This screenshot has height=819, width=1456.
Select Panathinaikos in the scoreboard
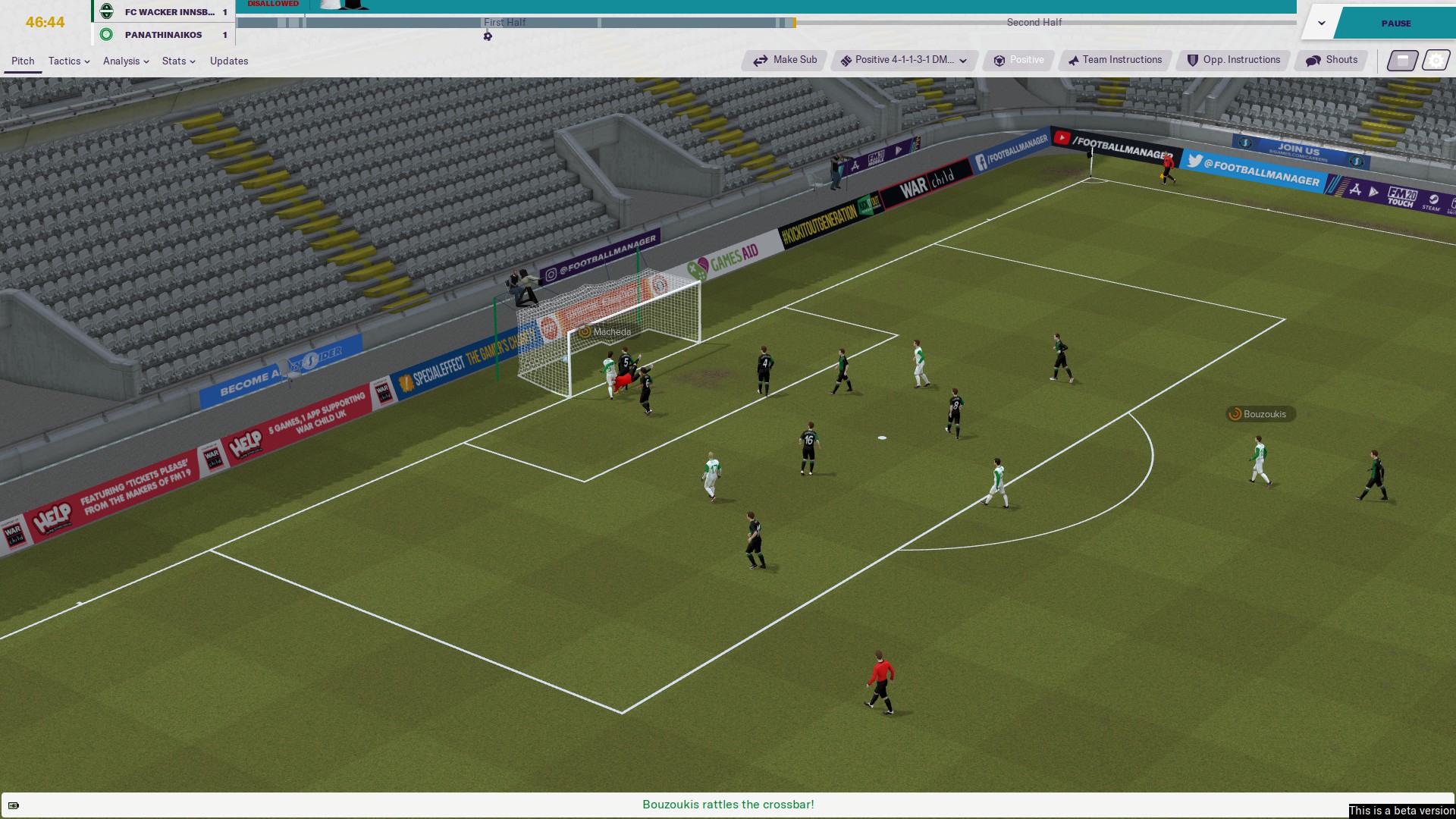coord(163,35)
